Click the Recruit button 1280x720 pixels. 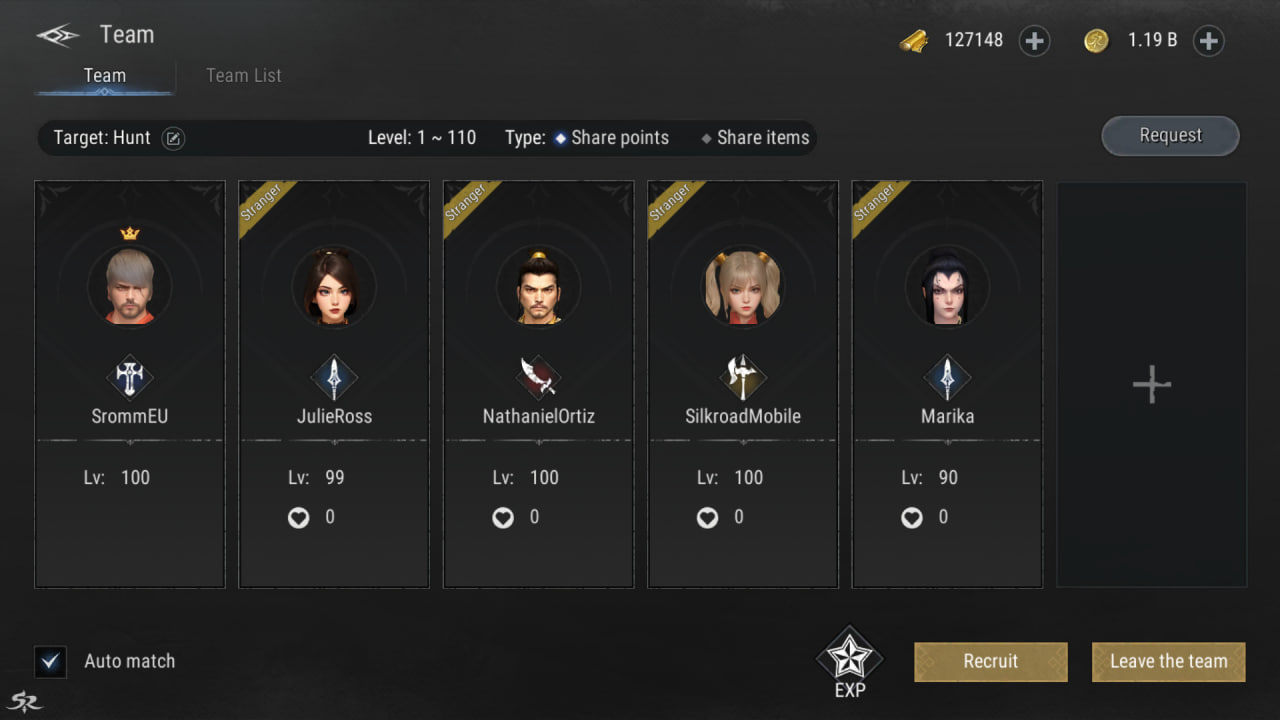990,662
